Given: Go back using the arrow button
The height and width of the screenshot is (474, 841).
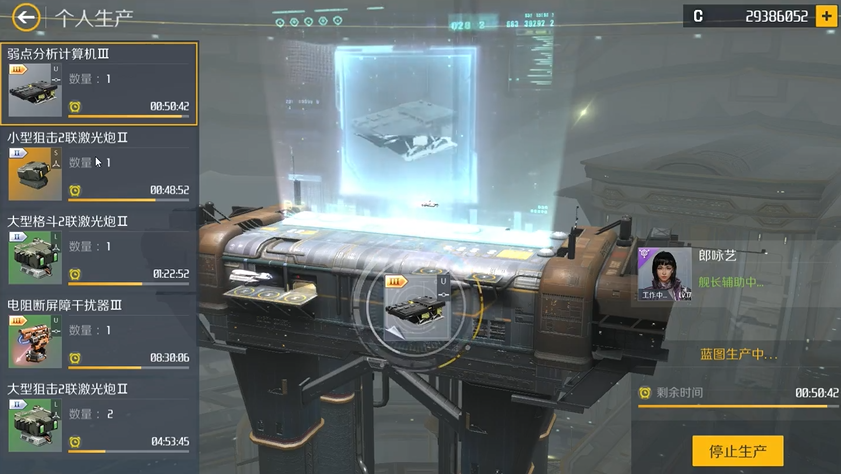Looking at the screenshot, I should (26, 16).
